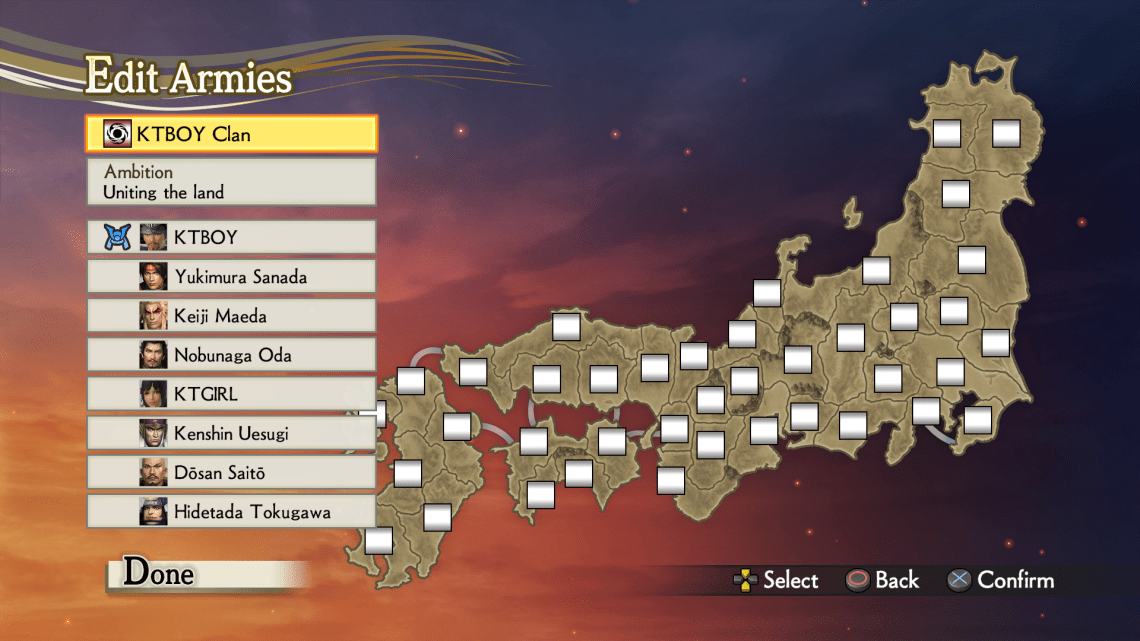Choose the KTGIRL officer entry
The height and width of the screenshot is (641, 1140).
(x=231, y=394)
